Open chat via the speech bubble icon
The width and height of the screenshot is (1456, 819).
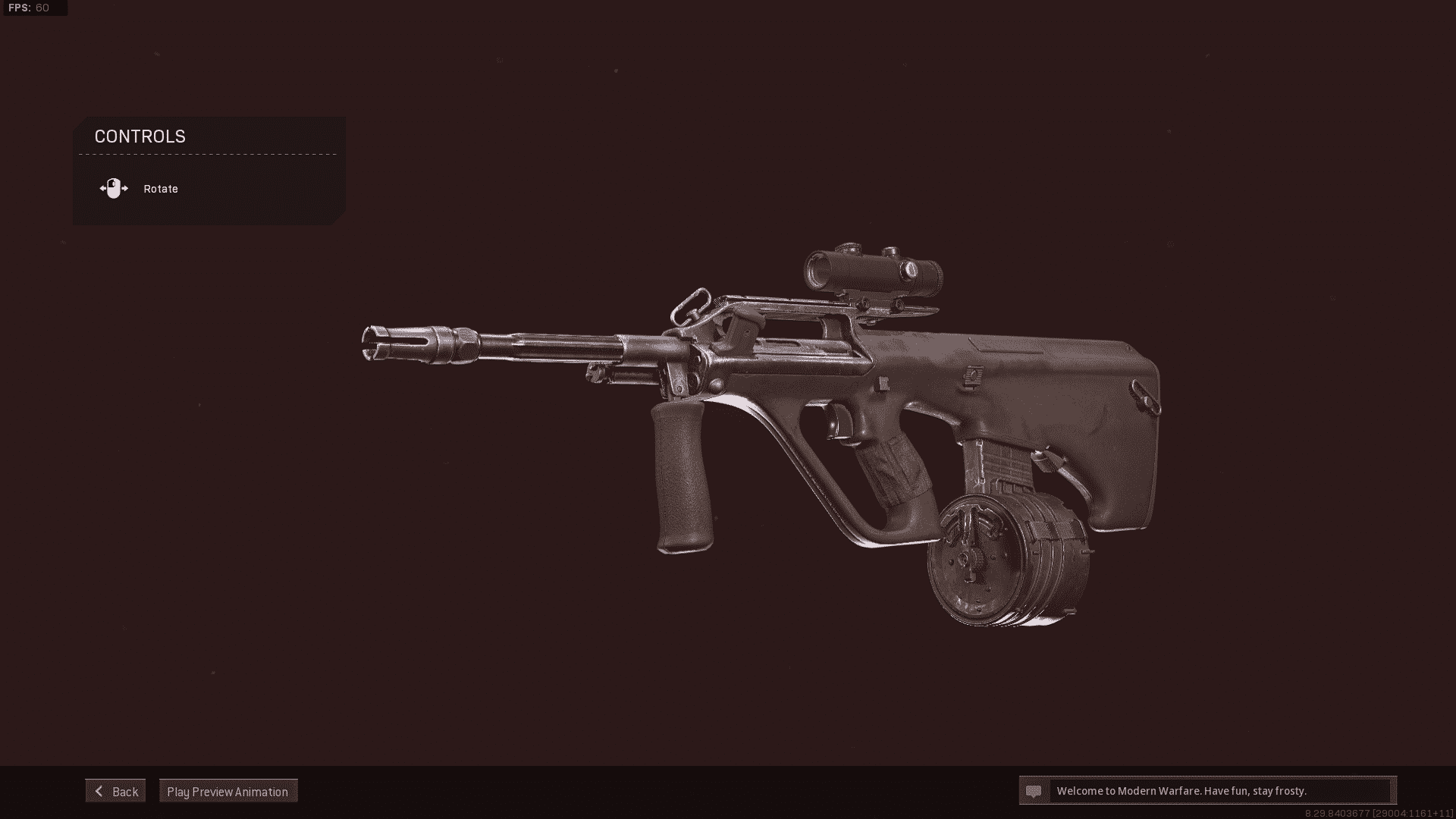pyautogui.click(x=1034, y=790)
